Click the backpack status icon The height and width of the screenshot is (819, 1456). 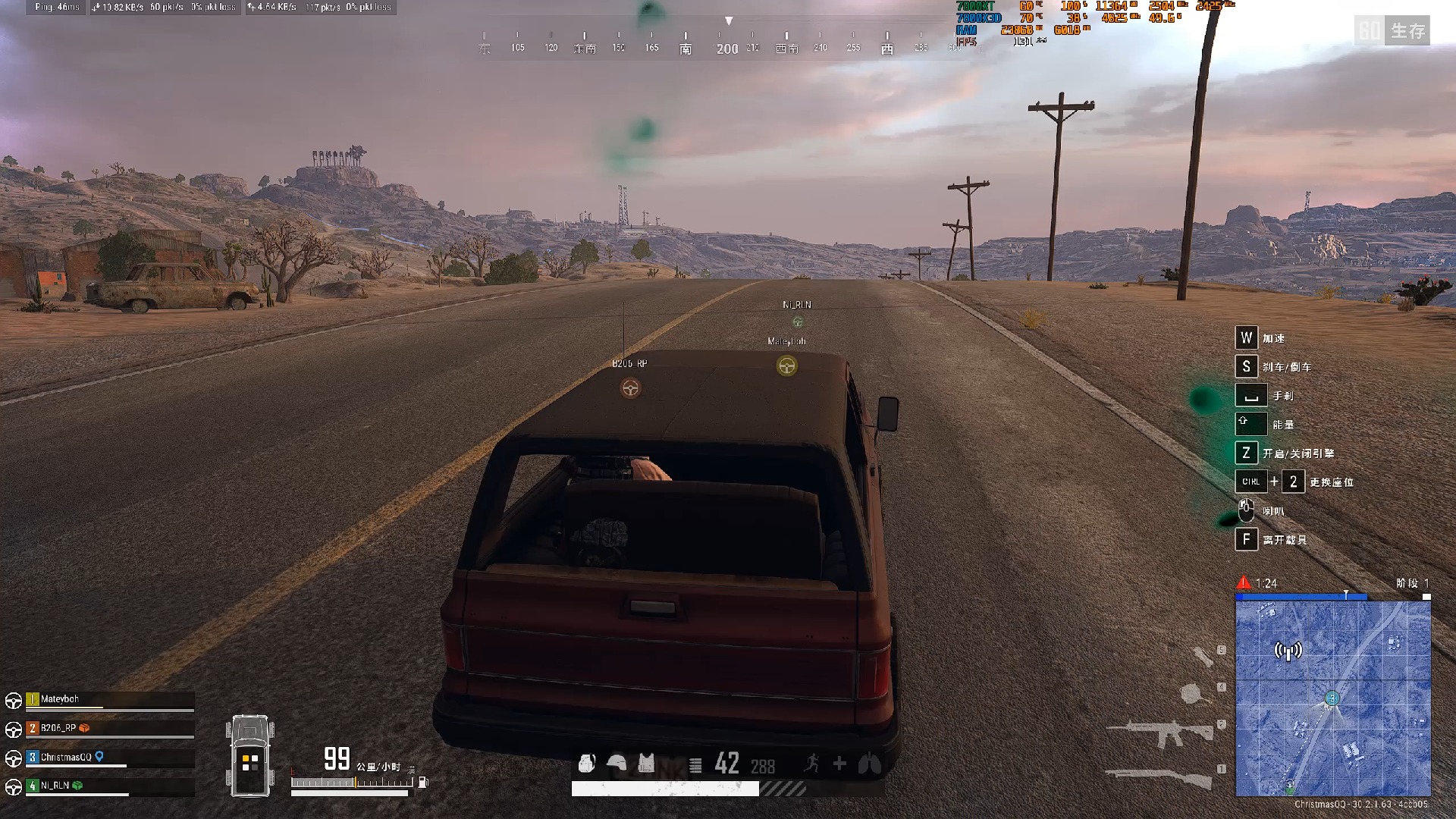586,763
